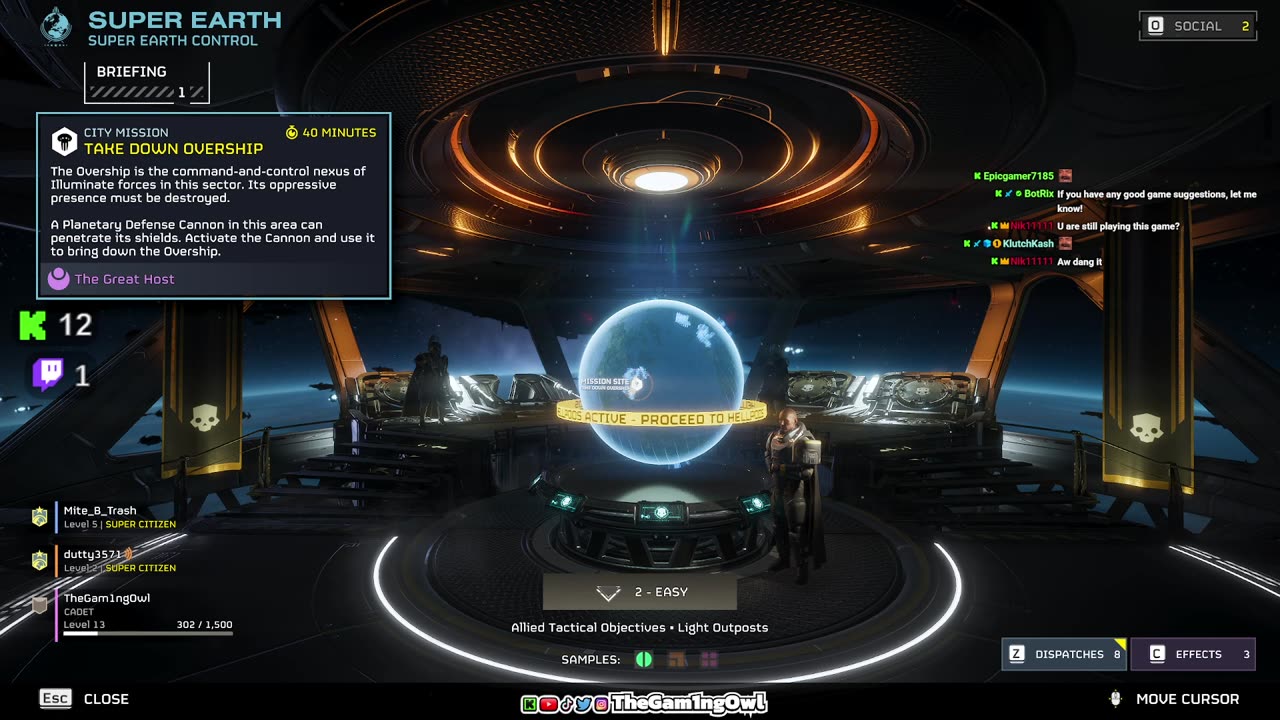
Task: Select player Mite_B_Trash in squad list
Action: pos(100,517)
